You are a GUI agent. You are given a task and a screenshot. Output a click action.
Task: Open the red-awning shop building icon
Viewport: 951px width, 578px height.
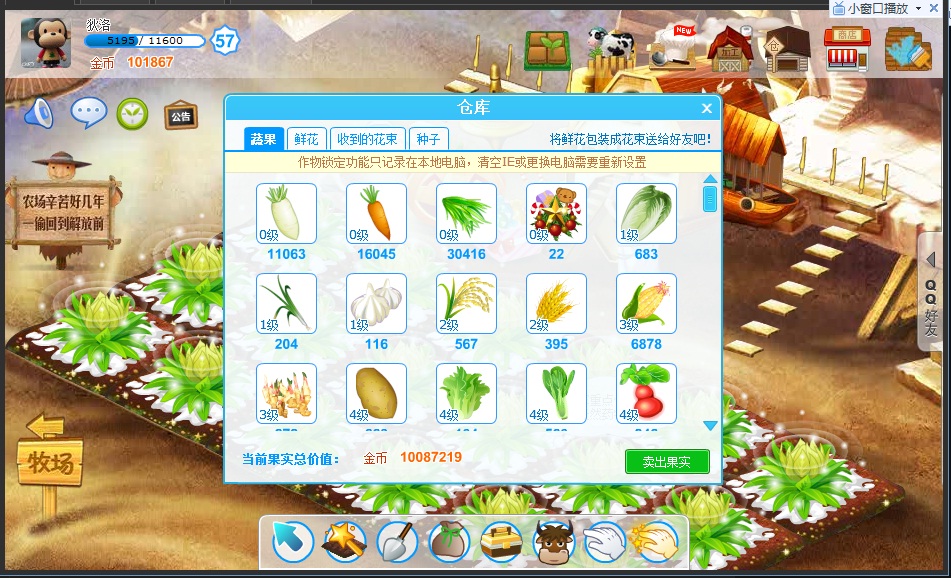(846, 48)
